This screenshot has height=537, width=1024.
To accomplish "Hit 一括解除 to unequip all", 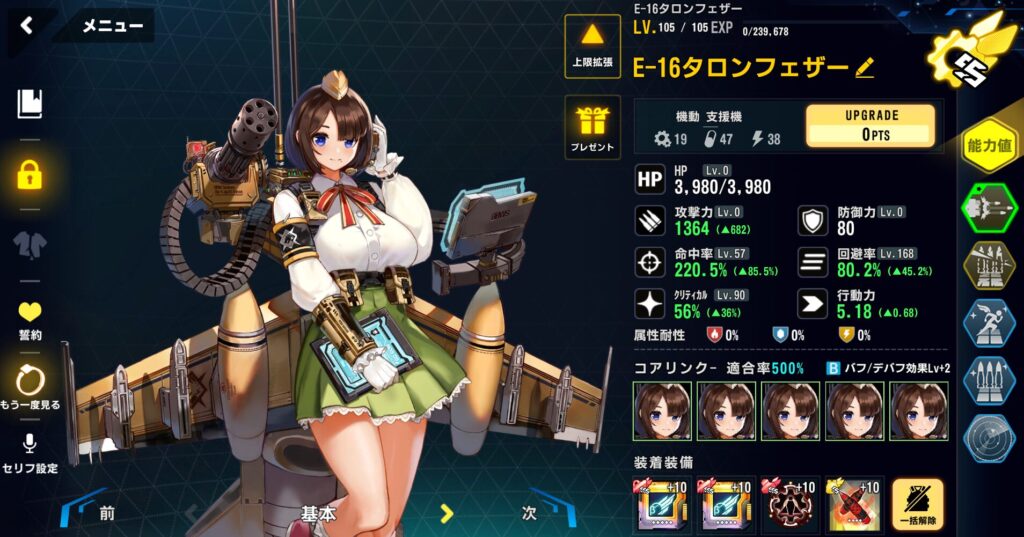I will (x=918, y=503).
